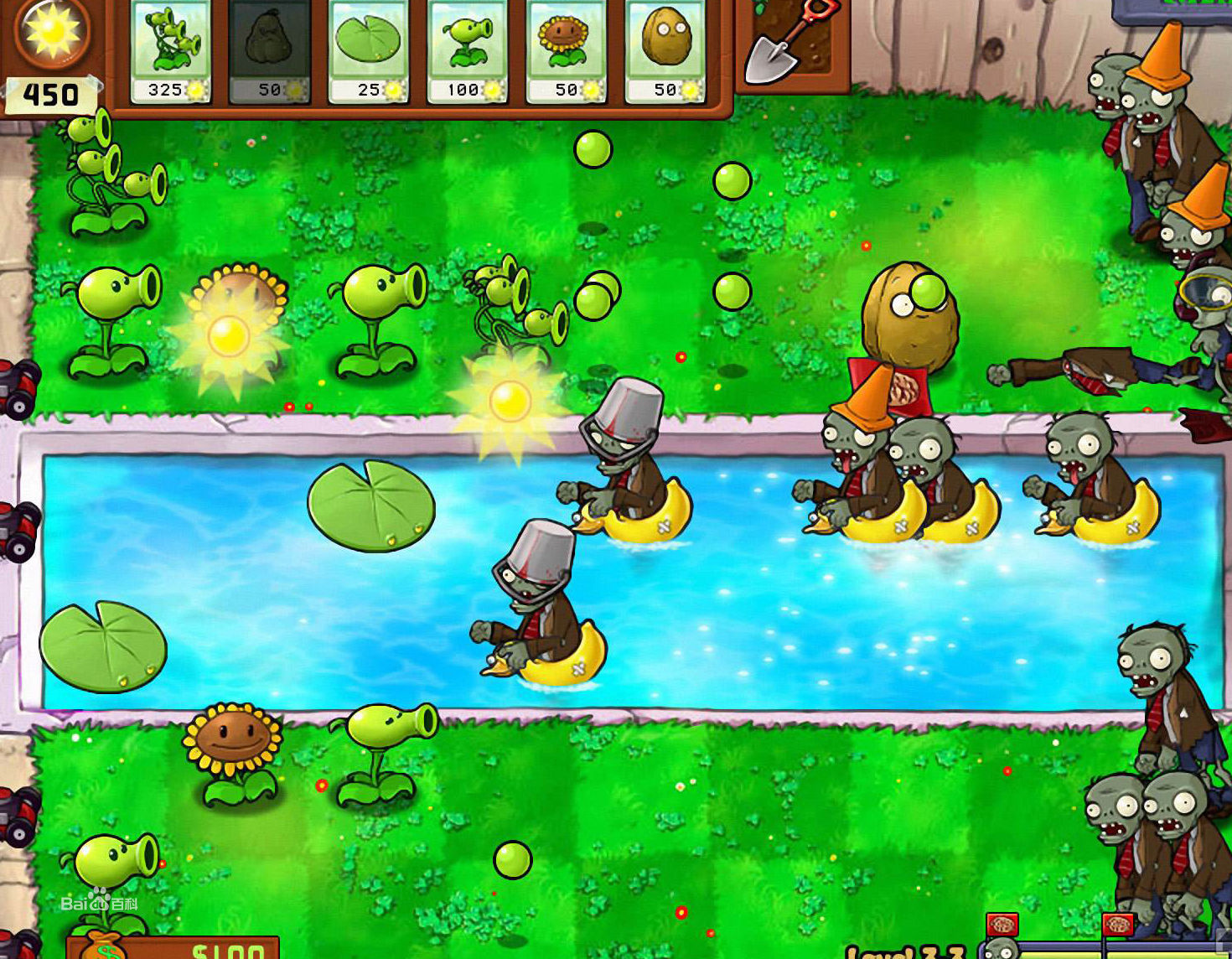Select the Wall-nut seed packet
Image resolution: width=1232 pixels, height=959 pixels.
tap(665, 52)
